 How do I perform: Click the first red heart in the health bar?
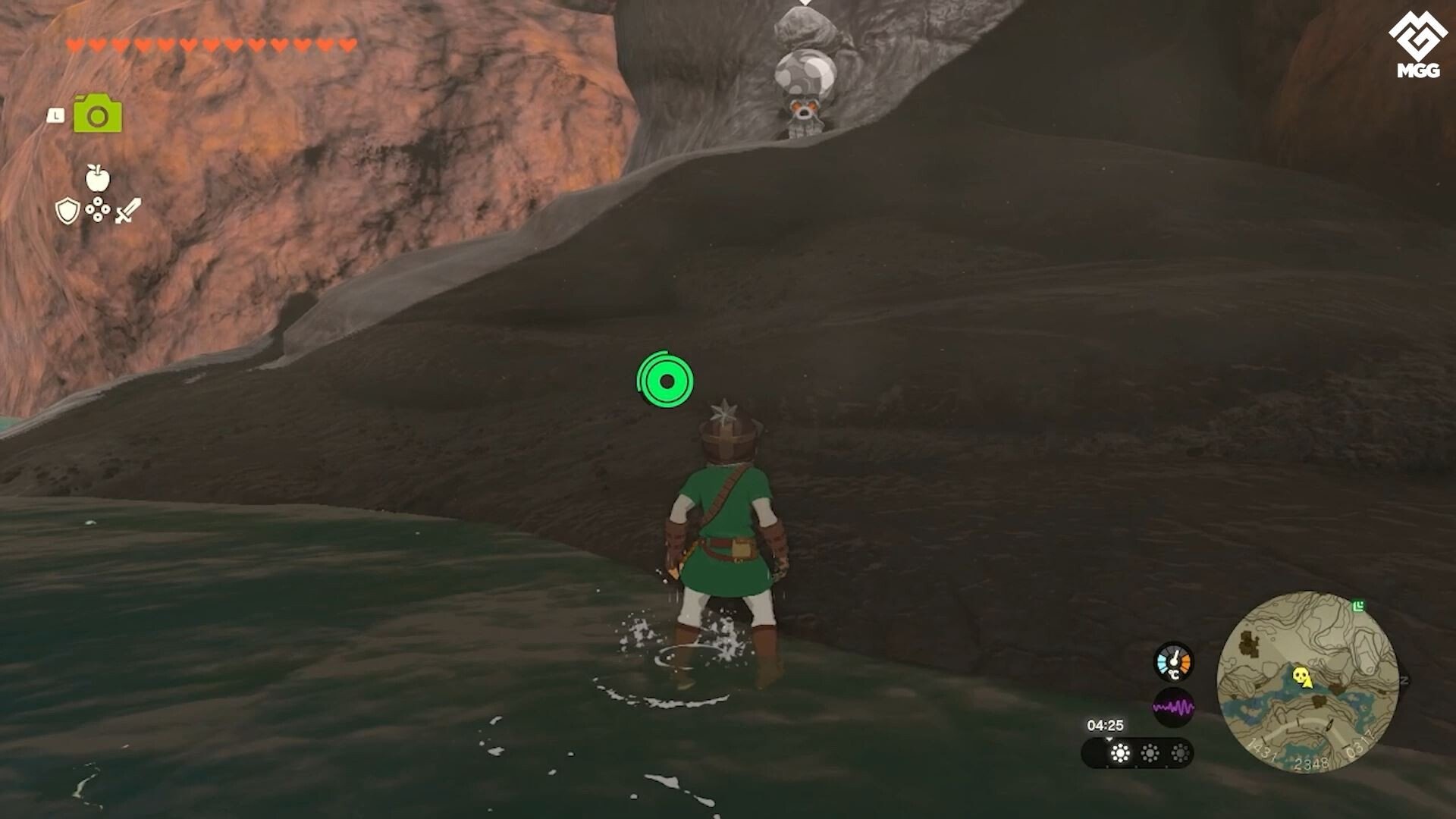coord(74,44)
